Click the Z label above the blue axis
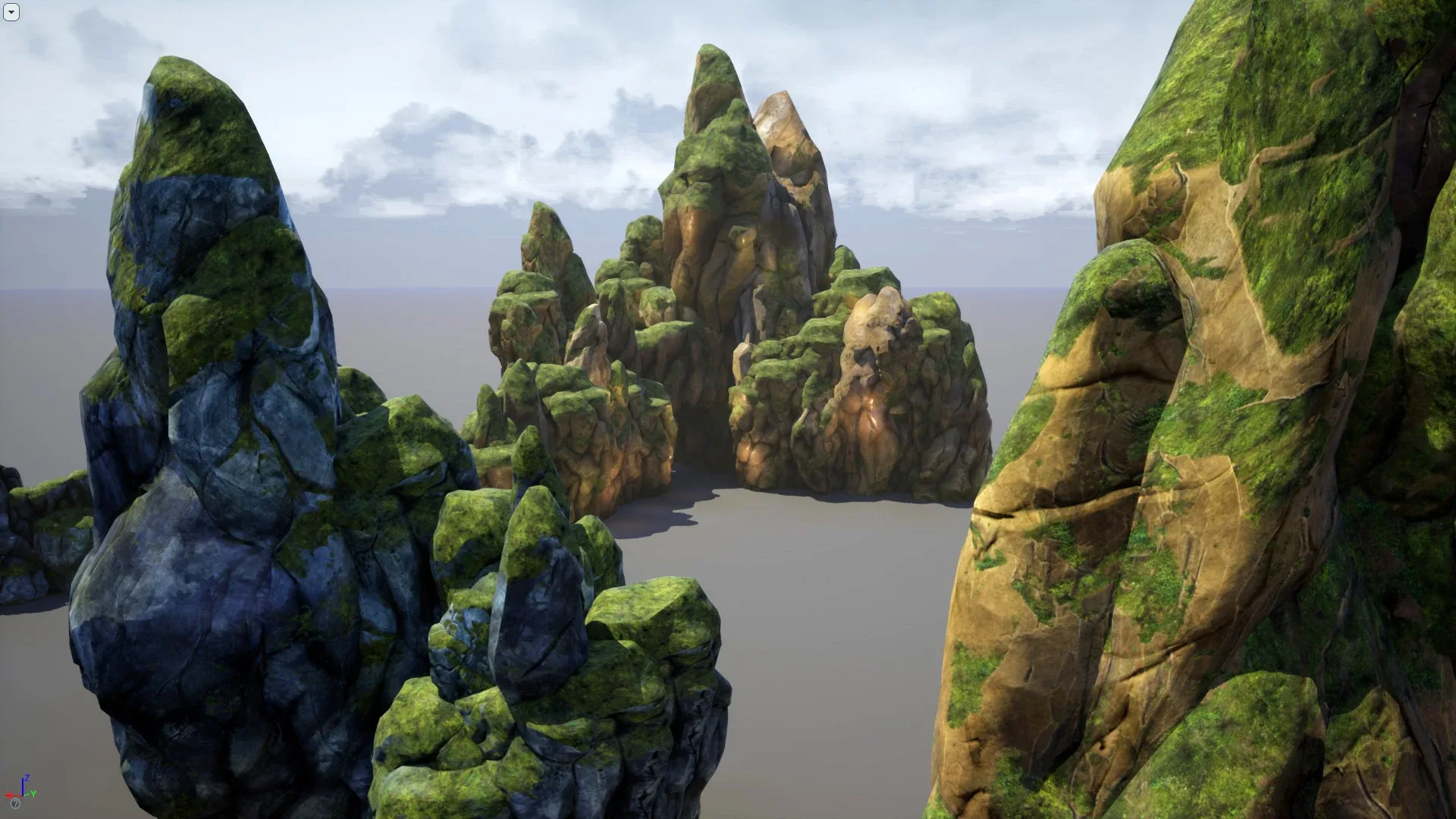The image size is (1456, 819). pos(27,777)
